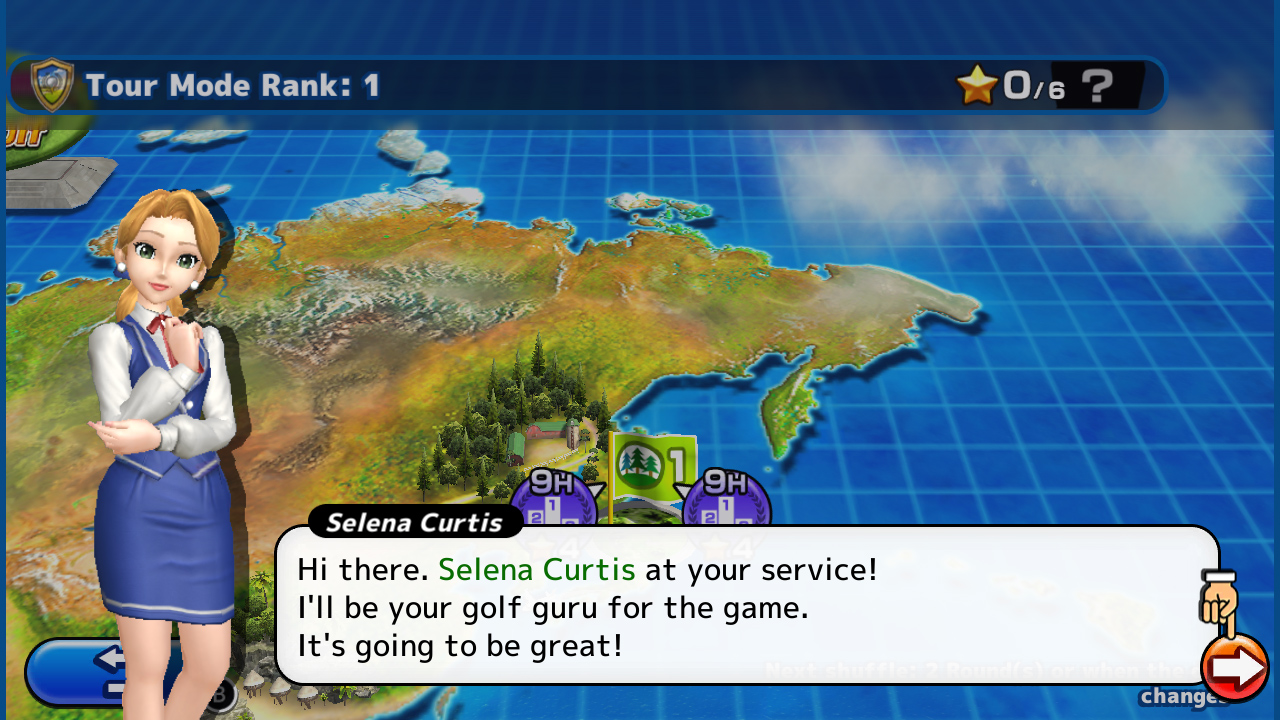Viewport: 1280px width, 720px height.
Task: Click the pointing hand cursor icon
Action: point(1219,600)
